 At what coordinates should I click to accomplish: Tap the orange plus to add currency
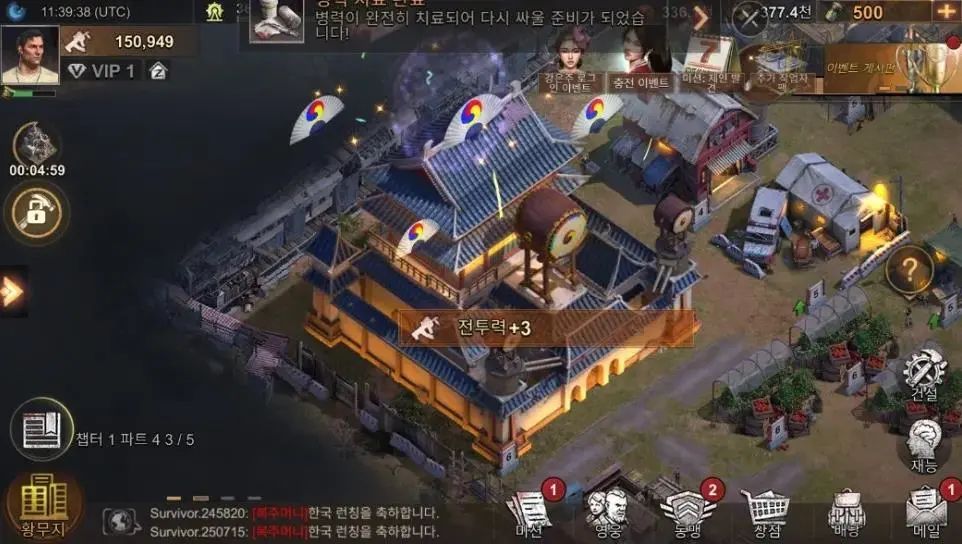(x=945, y=12)
